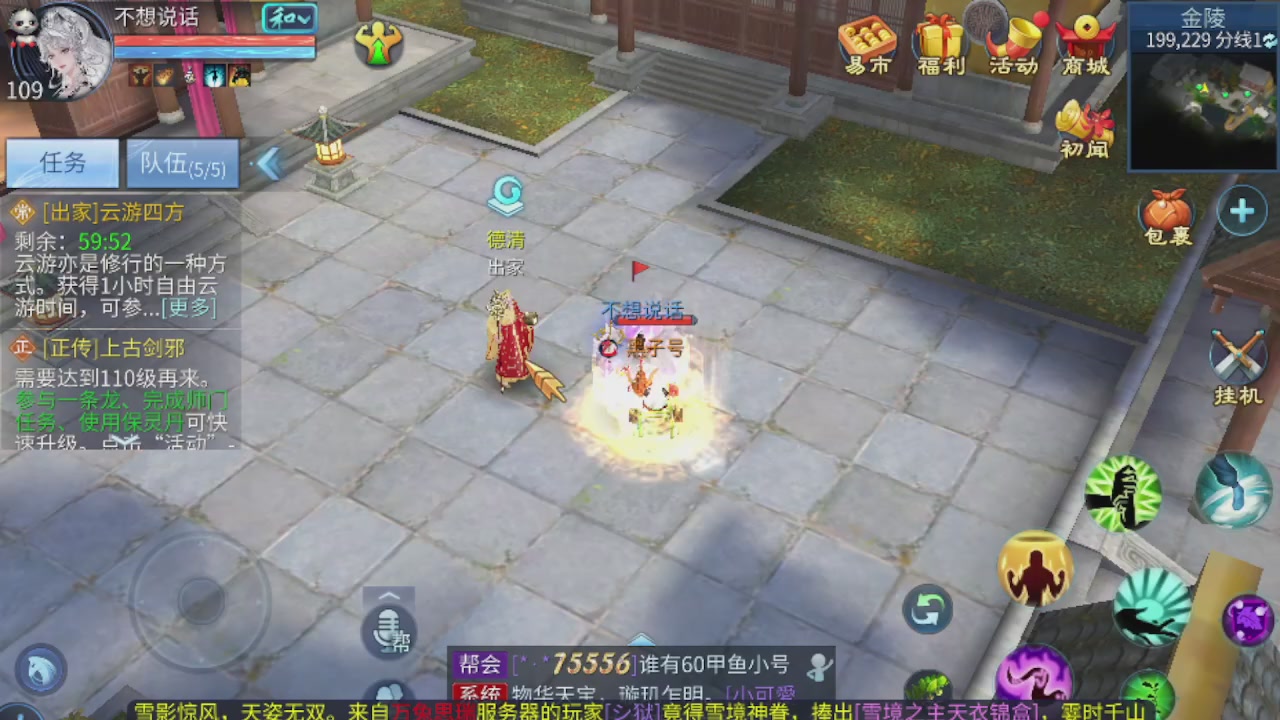Expand the chat panel upward arrow

point(390,597)
